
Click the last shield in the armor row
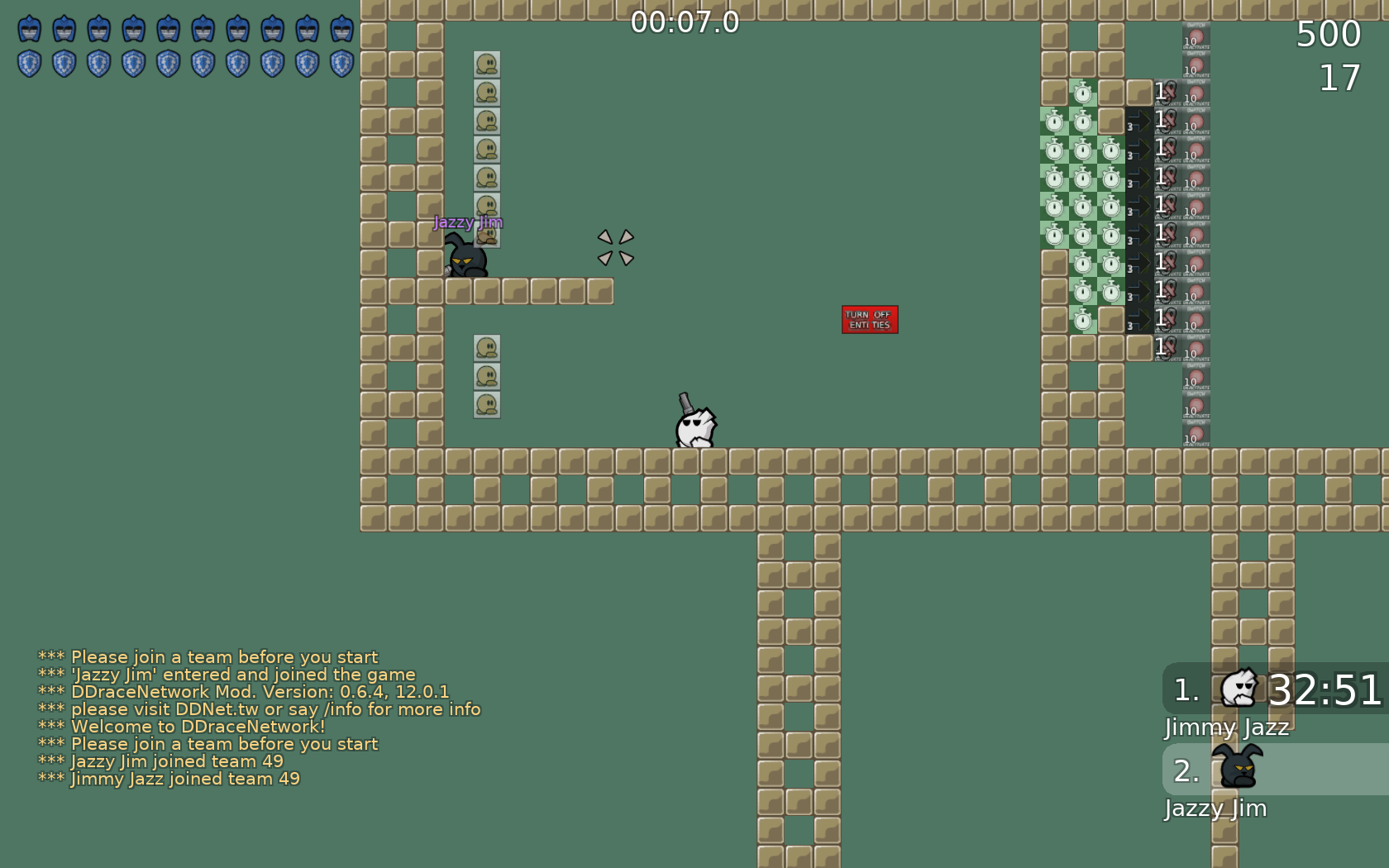click(x=341, y=61)
